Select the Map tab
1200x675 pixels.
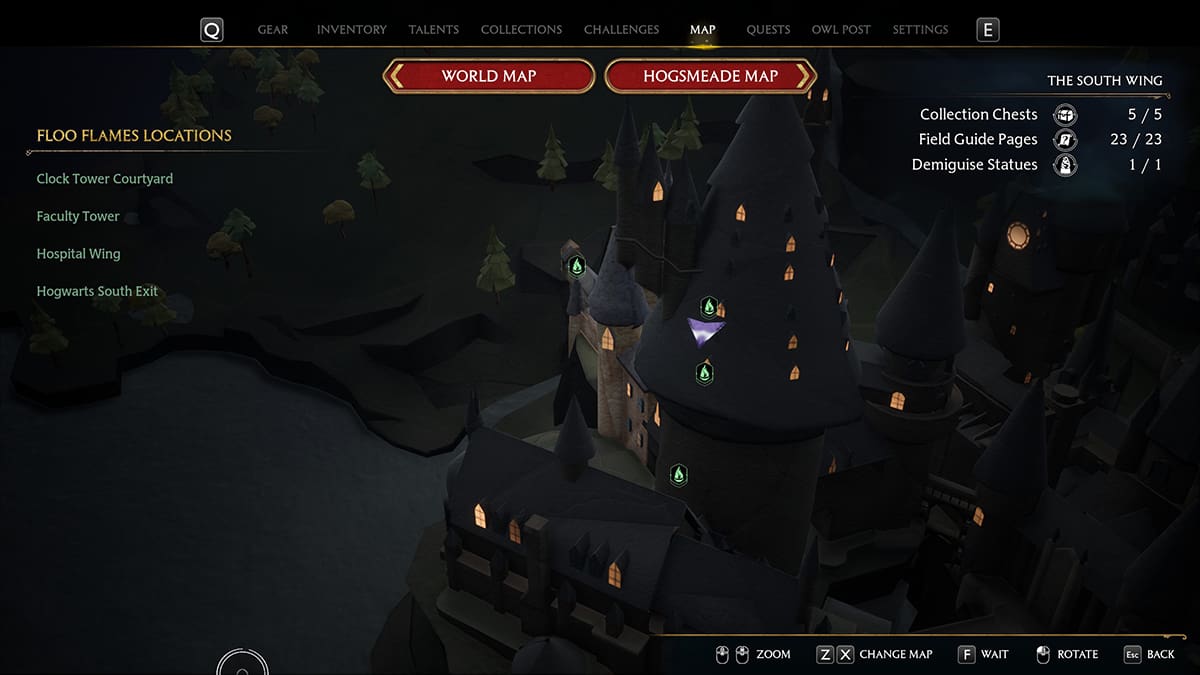coord(702,30)
